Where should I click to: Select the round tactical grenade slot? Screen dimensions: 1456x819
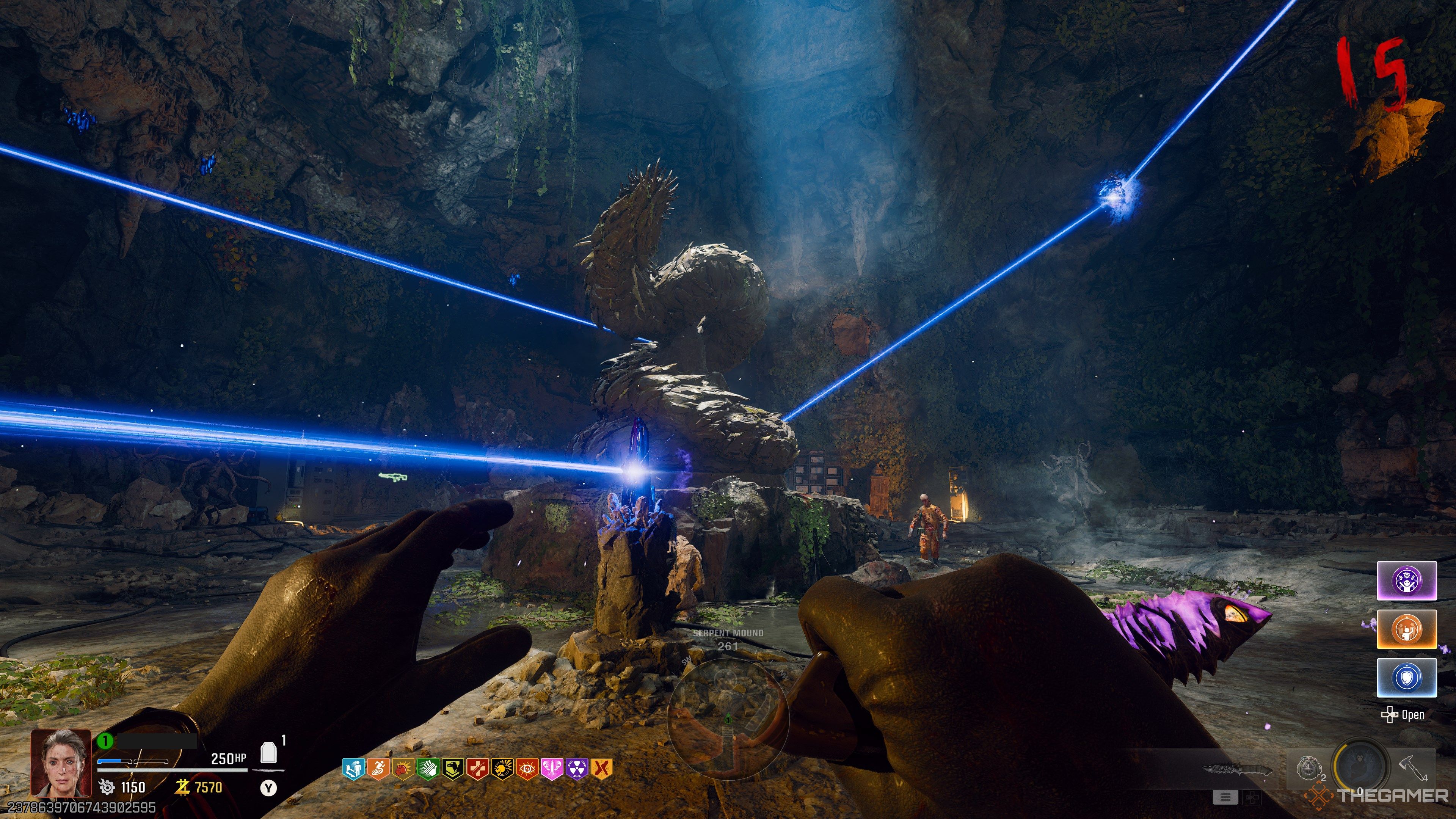point(1307,768)
